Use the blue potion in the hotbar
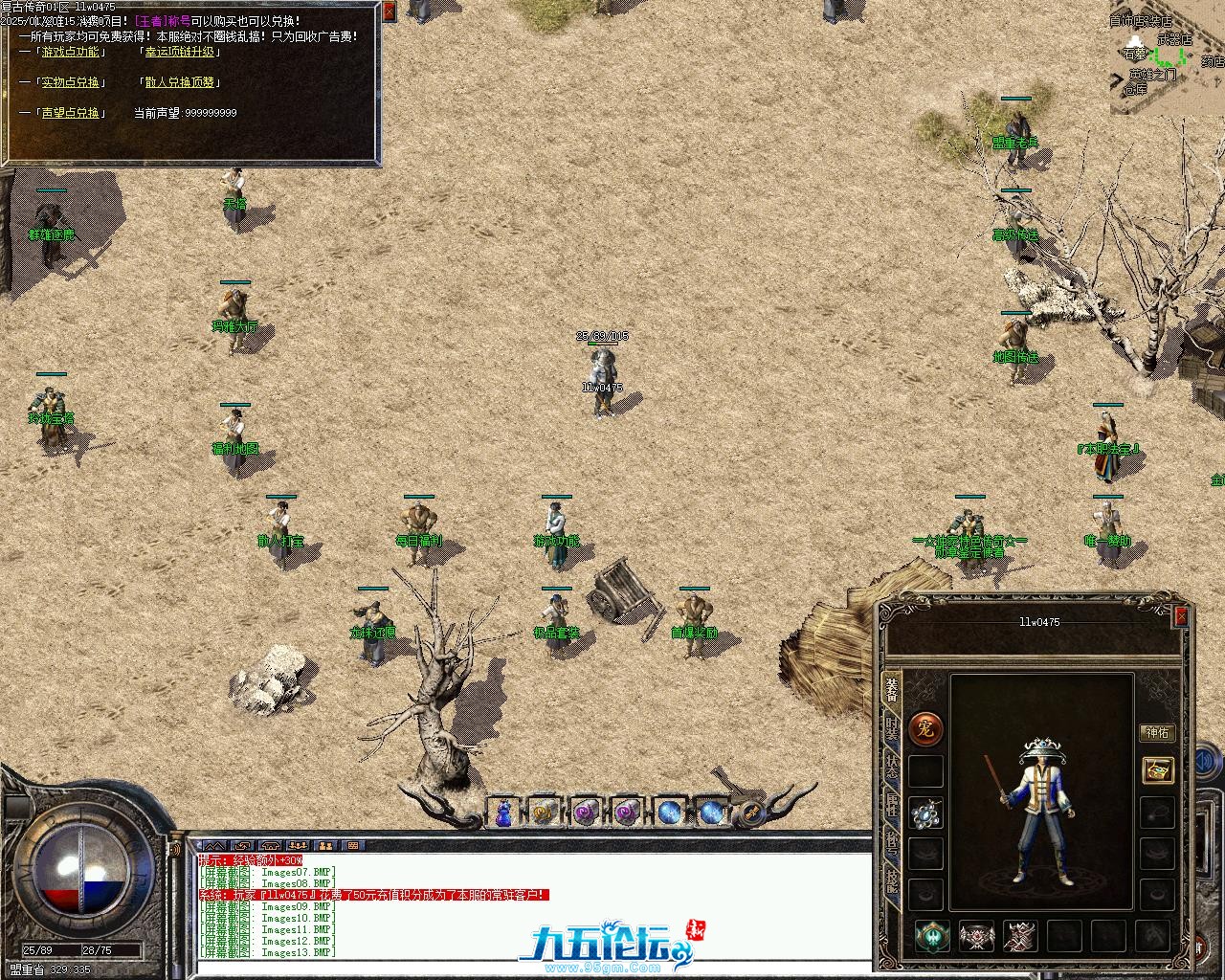The height and width of the screenshot is (980, 1225). [x=503, y=813]
